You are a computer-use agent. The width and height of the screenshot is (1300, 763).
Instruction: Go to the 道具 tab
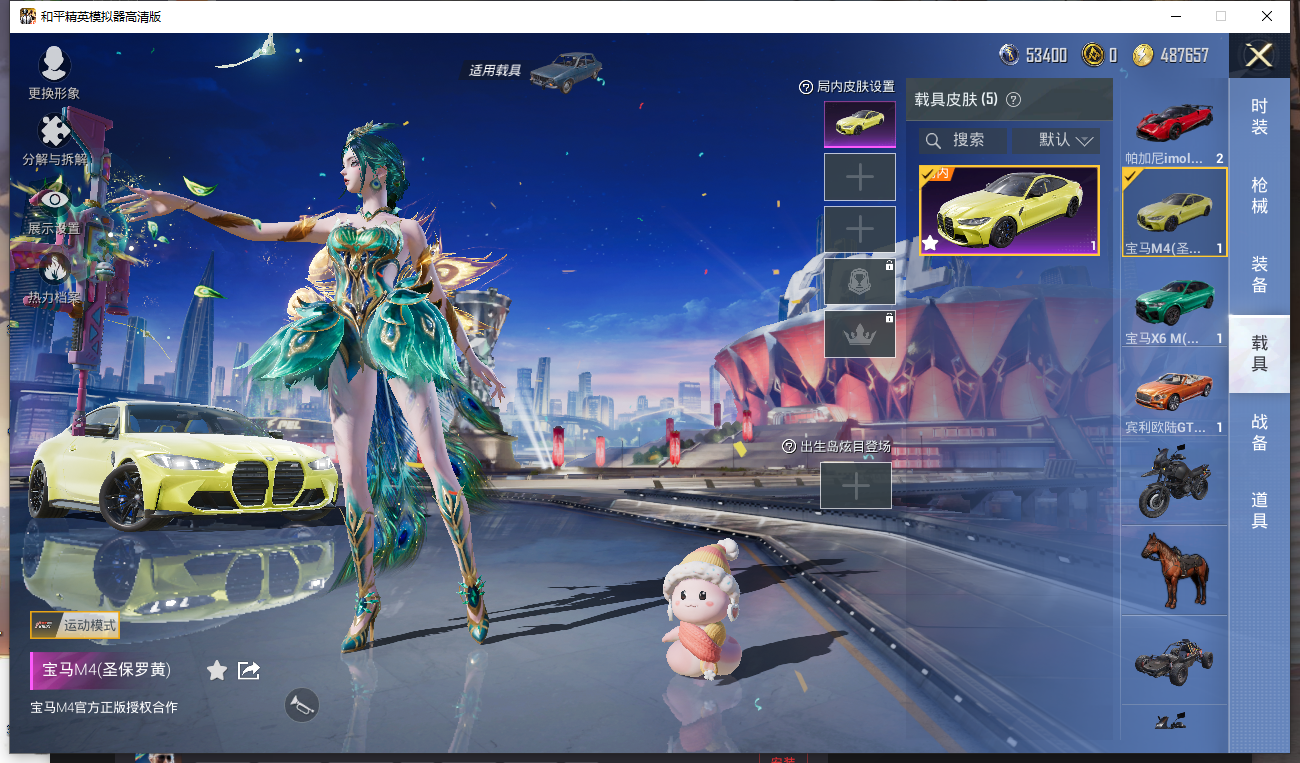pos(1259,510)
